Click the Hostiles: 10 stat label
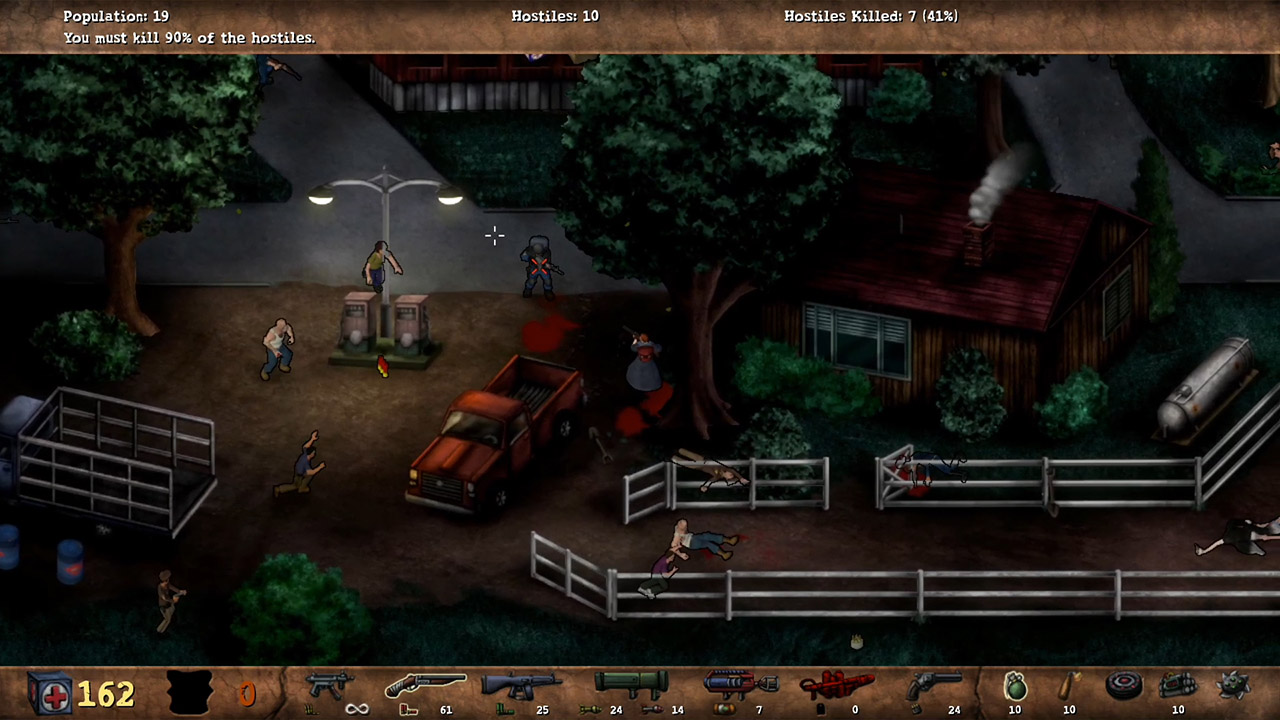 pos(555,16)
